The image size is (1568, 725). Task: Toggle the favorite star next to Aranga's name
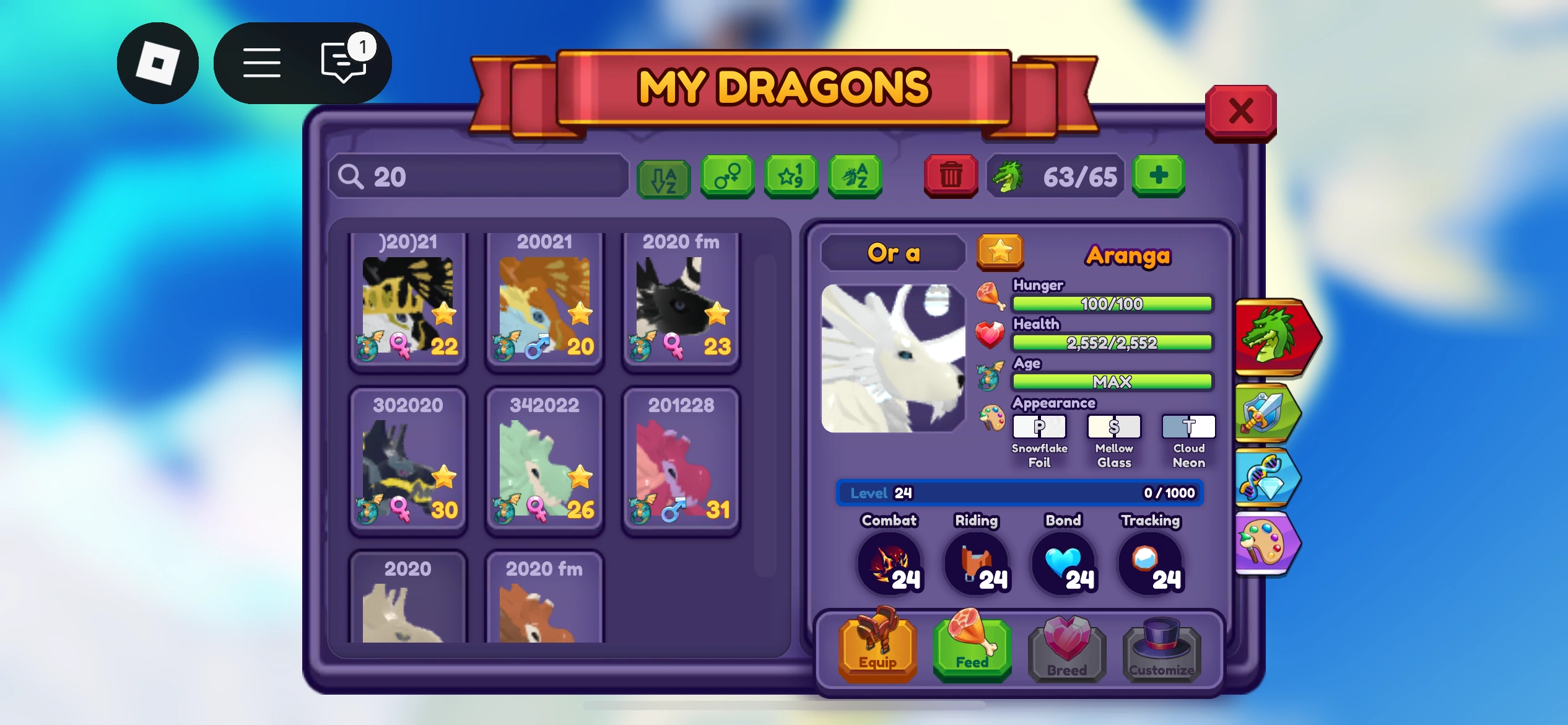[x=1001, y=252]
